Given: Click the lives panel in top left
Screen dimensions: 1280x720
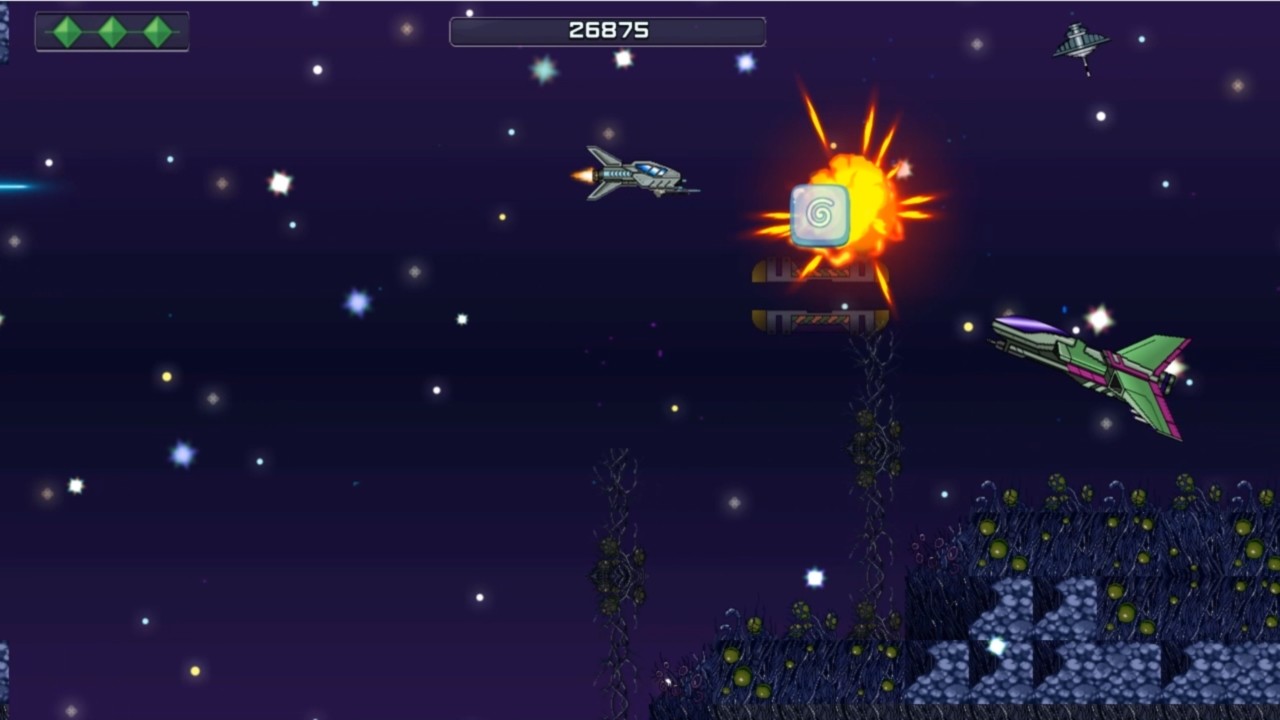Looking at the screenshot, I should [111, 31].
